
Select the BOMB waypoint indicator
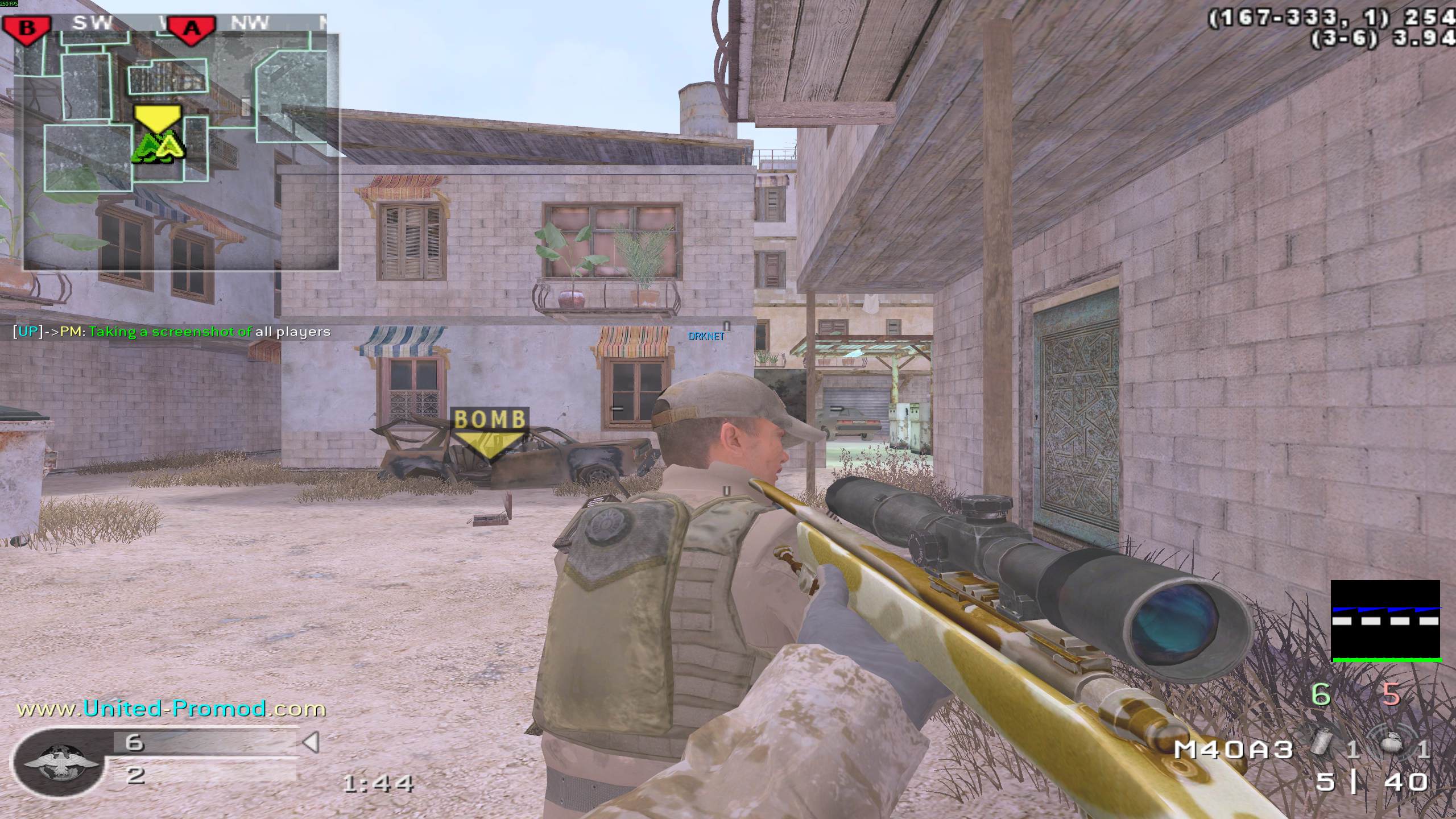coord(489,432)
